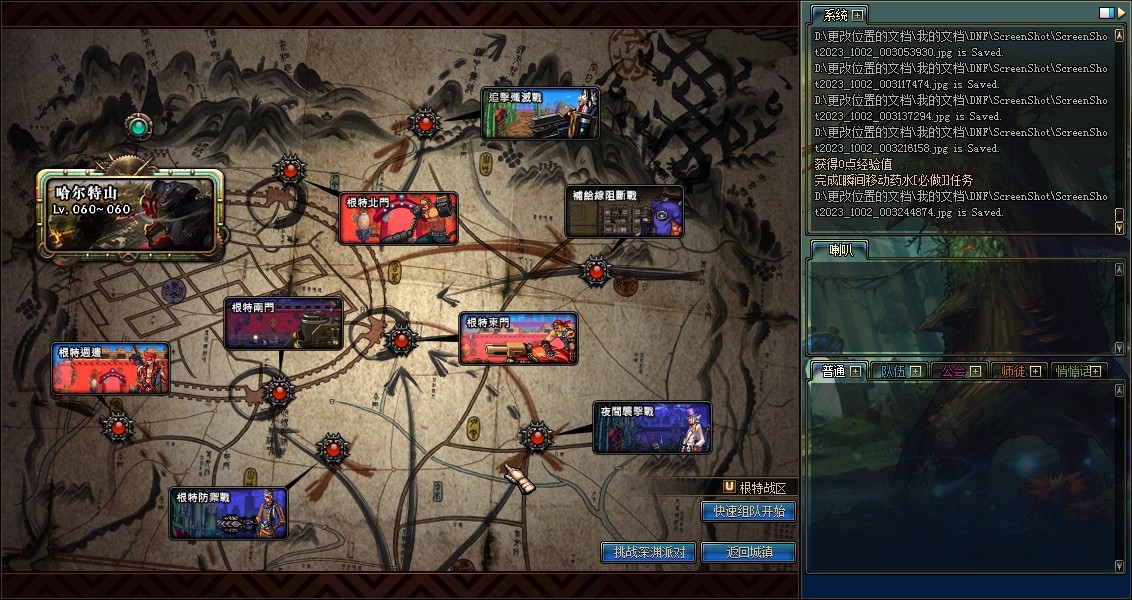Image resolution: width=1132 pixels, height=600 pixels.
Task: Open the 公会 guild chat tab
Action: pyautogui.click(x=953, y=371)
